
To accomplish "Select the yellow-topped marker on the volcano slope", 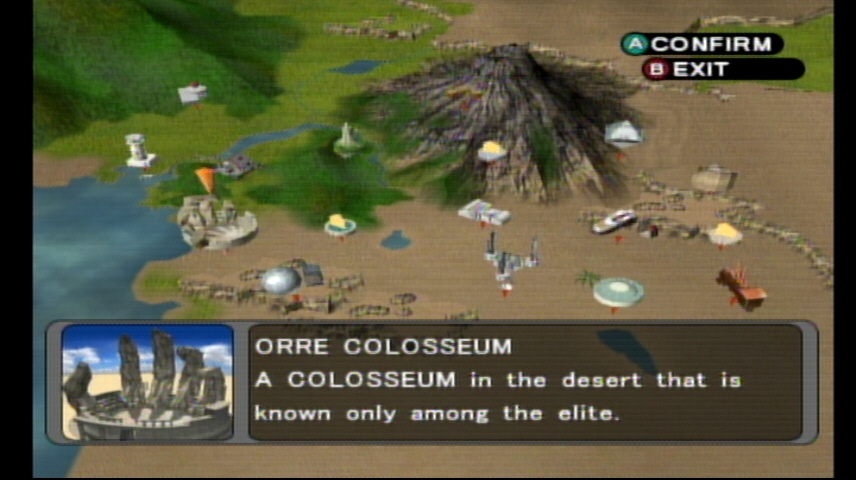I will pyautogui.click(x=492, y=151).
